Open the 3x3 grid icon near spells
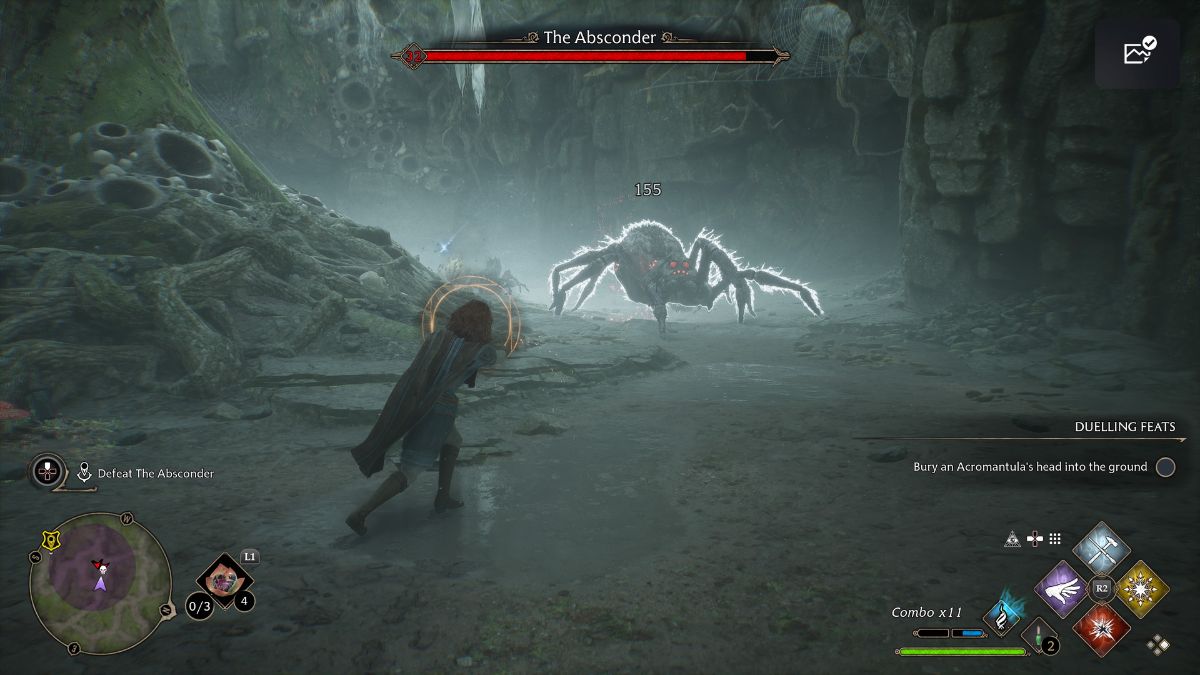 (1054, 539)
